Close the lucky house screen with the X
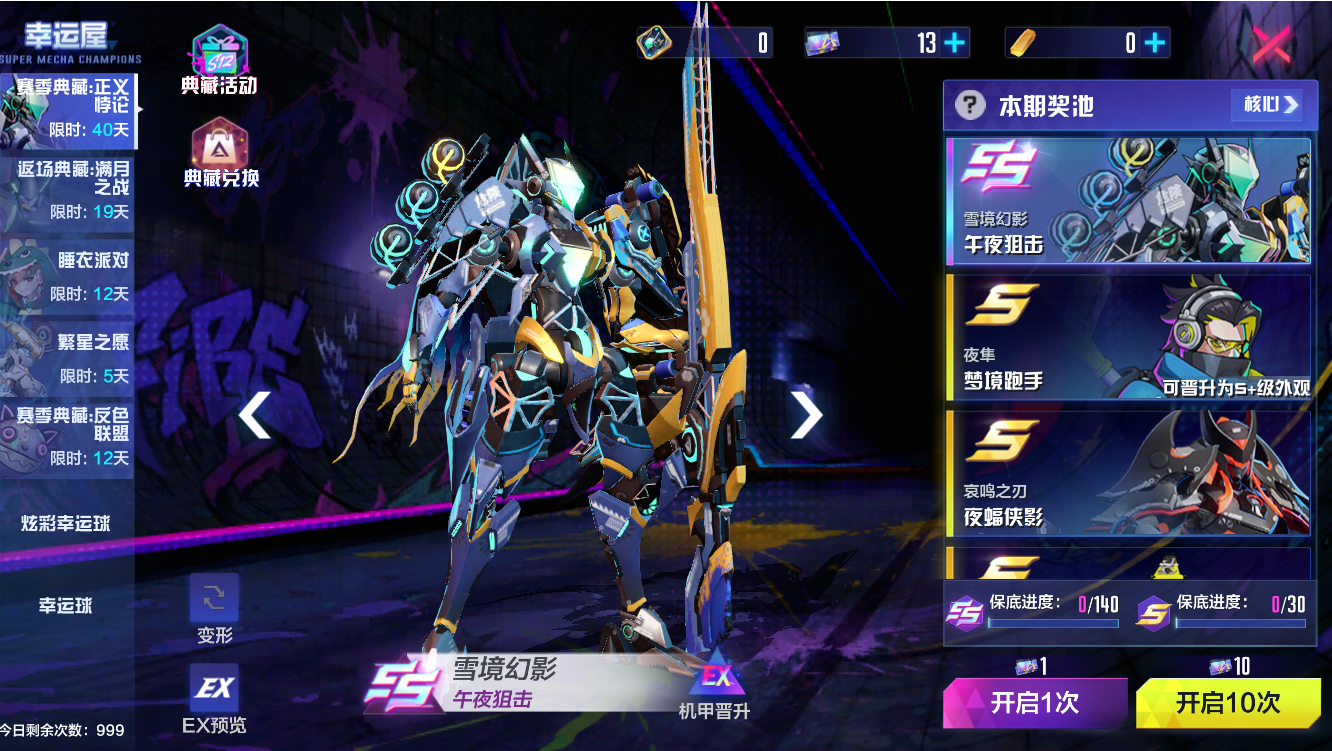 click(x=1272, y=44)
